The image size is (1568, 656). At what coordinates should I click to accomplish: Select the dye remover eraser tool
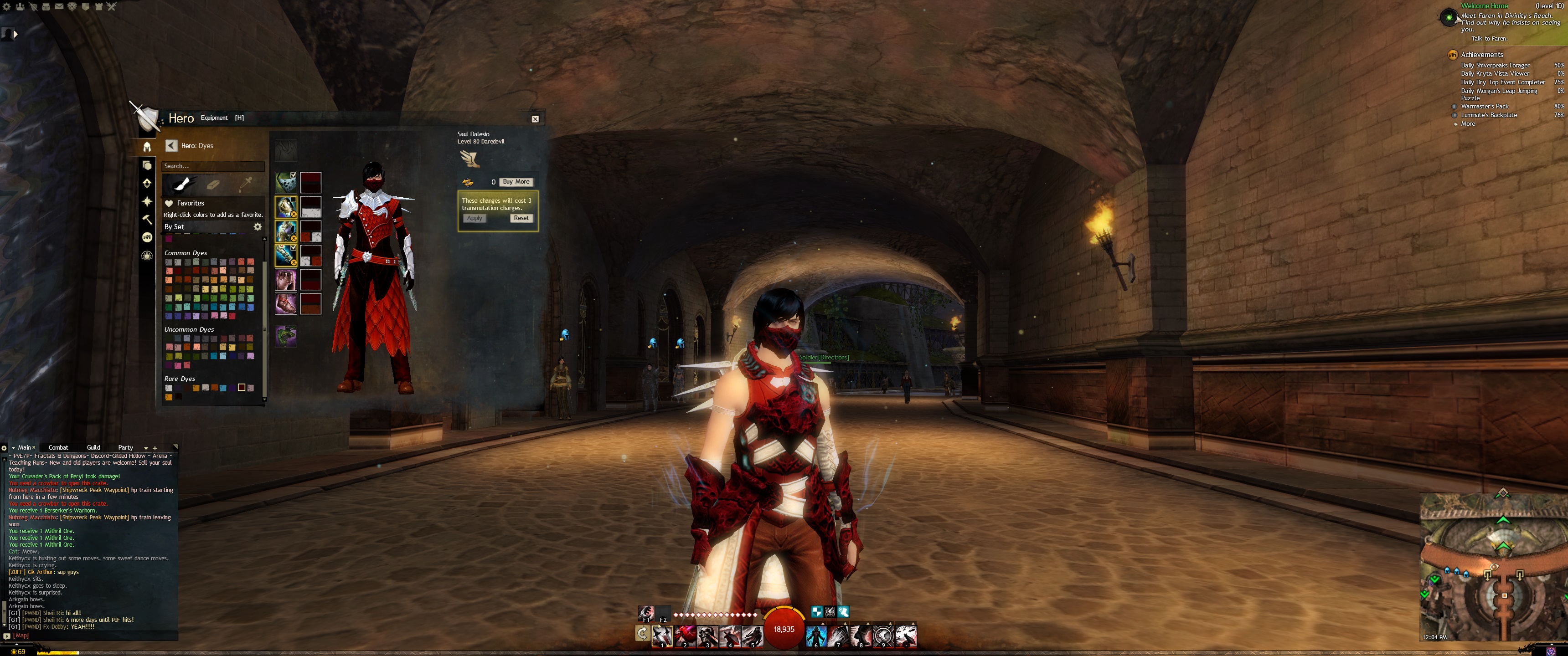[213, 184]
